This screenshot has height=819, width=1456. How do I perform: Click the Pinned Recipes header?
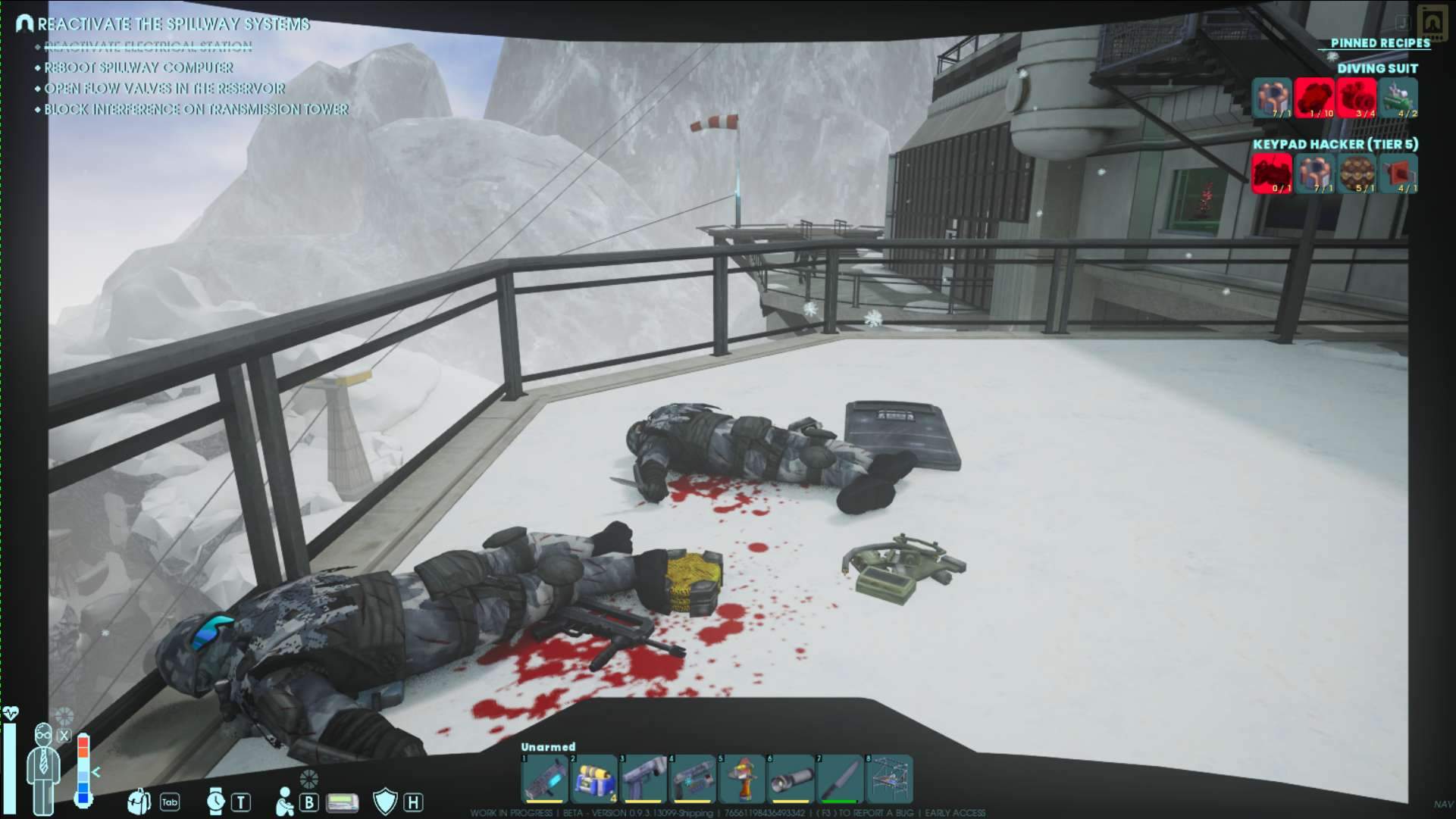point(1380,43)
